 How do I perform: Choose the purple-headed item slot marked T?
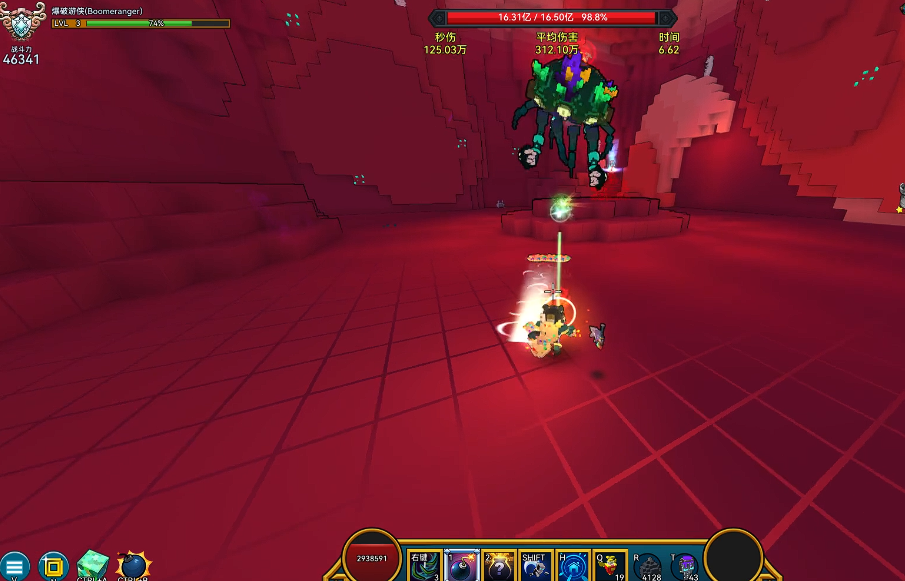coord(685,567)
